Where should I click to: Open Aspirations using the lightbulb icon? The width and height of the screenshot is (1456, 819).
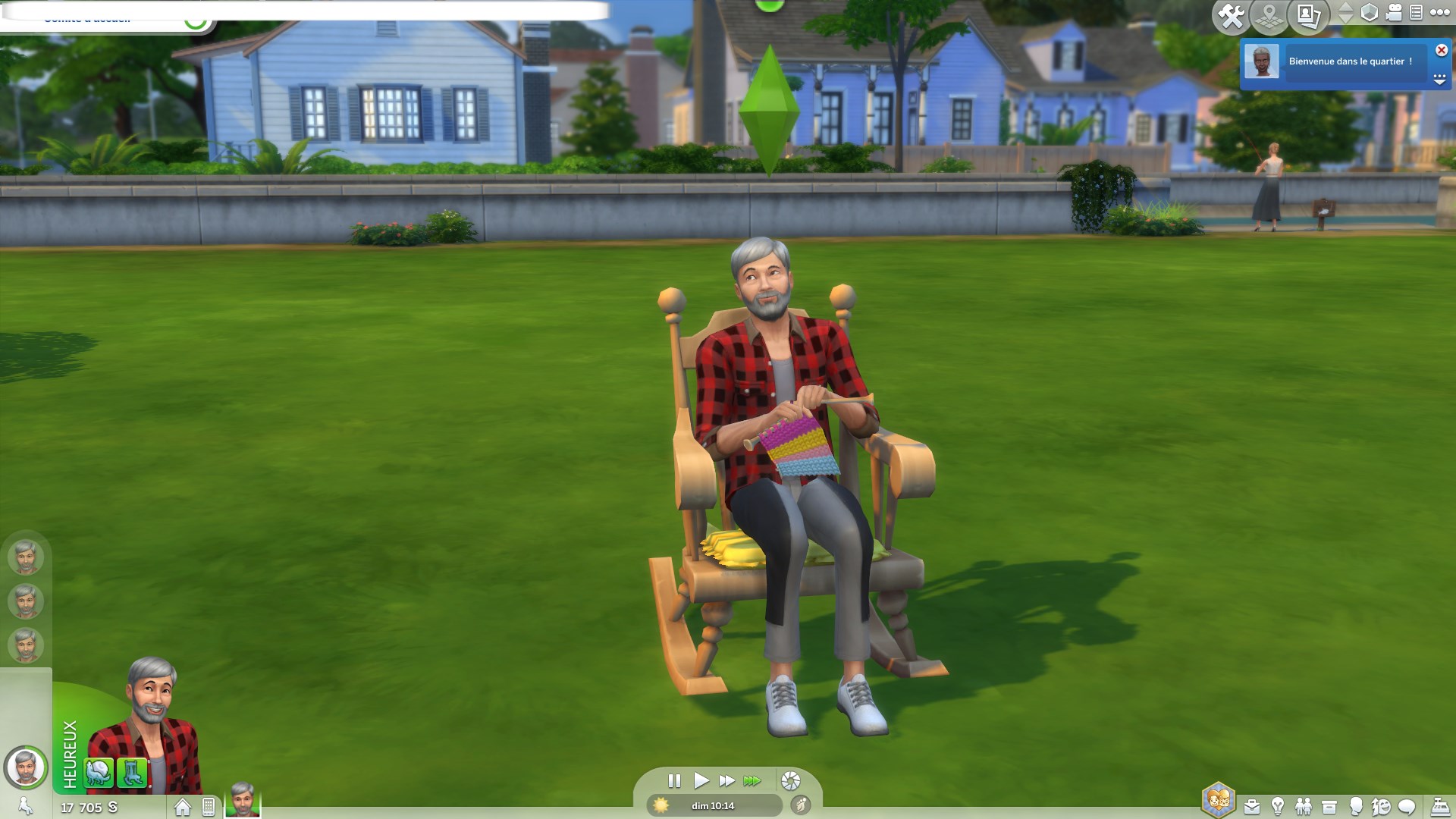click(1276, 806)
